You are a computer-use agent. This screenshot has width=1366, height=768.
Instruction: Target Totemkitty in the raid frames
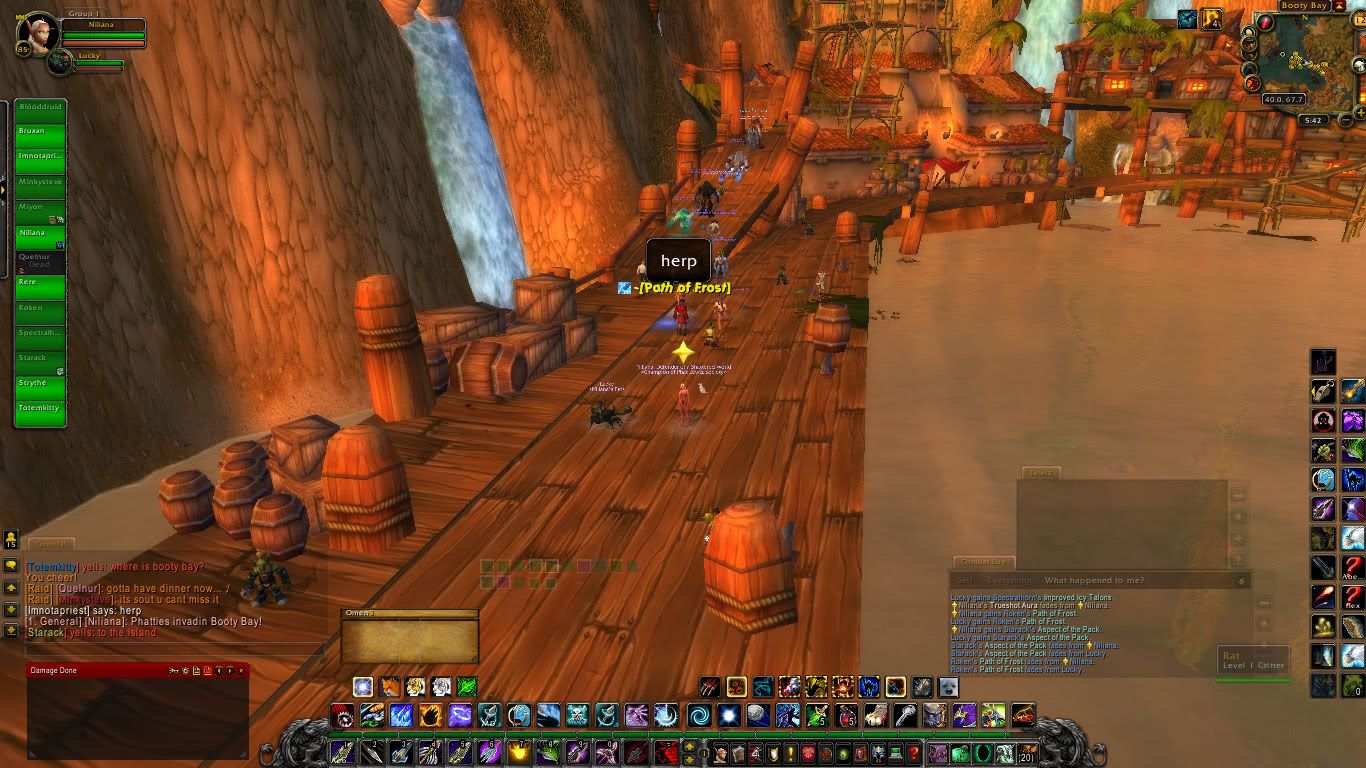(40, 408)
